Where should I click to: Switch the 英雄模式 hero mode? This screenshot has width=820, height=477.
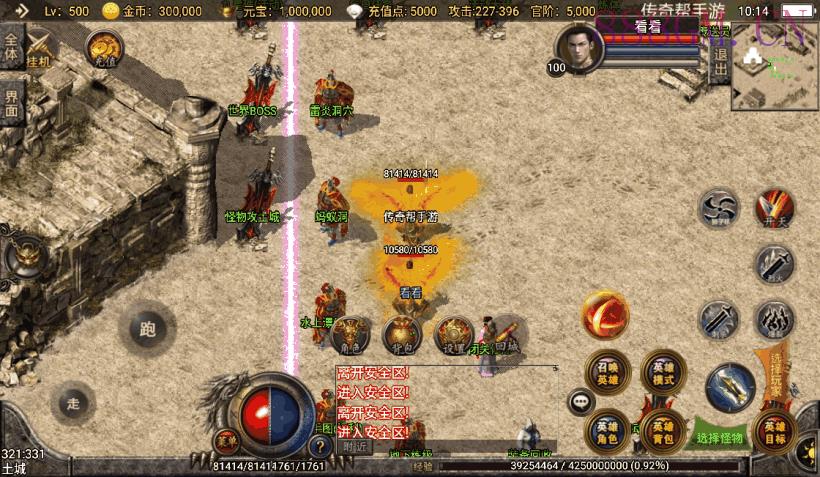click(663, 371)
